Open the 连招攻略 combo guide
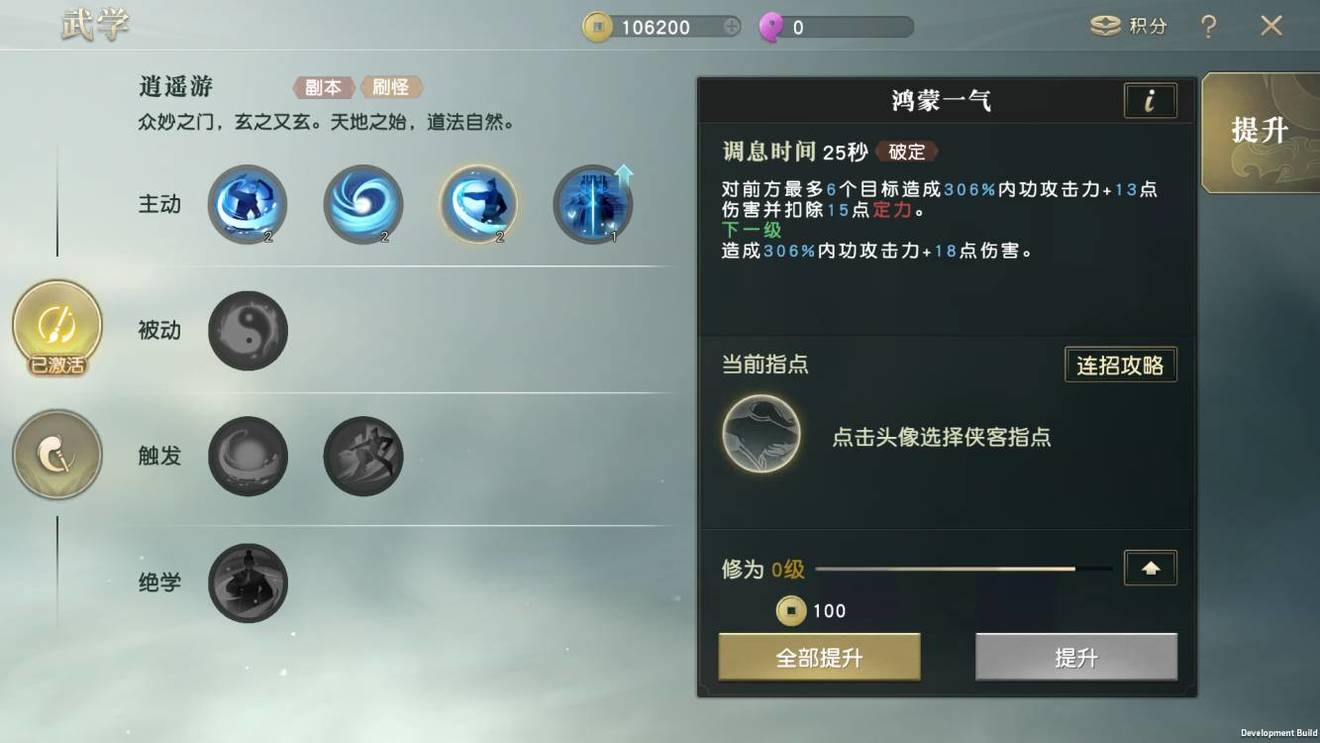The height and width of the screenshot is (743, 1320). pos(1120,364)
